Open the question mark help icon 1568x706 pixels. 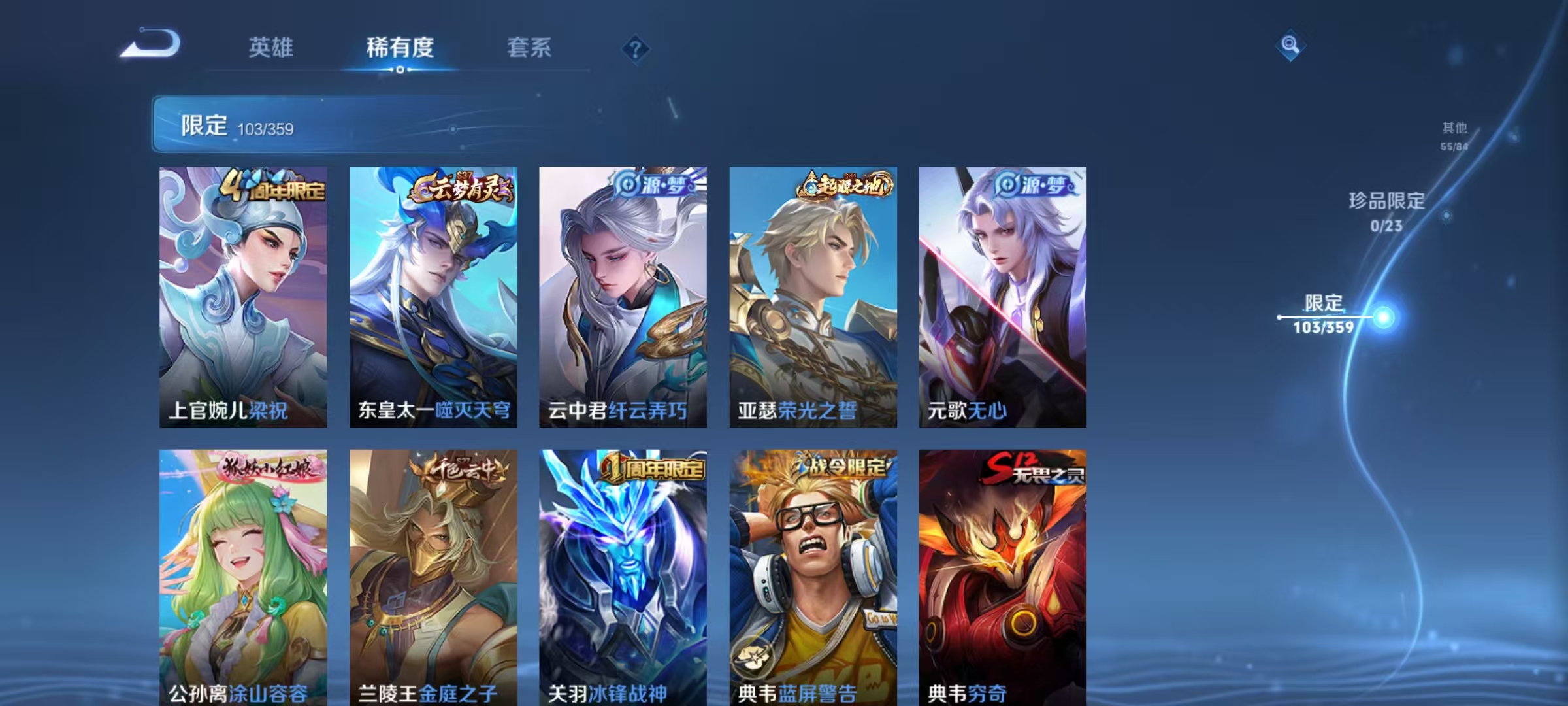[x=637, y=49]
